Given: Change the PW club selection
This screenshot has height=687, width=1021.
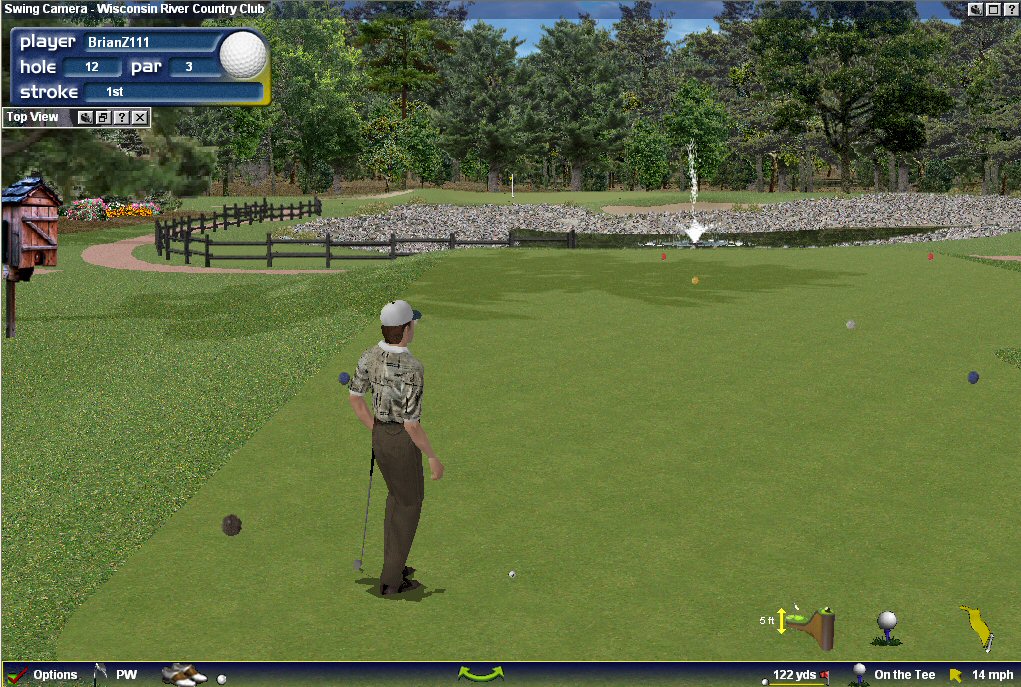Looking at the screenshot, I should (x=118, y=675).
